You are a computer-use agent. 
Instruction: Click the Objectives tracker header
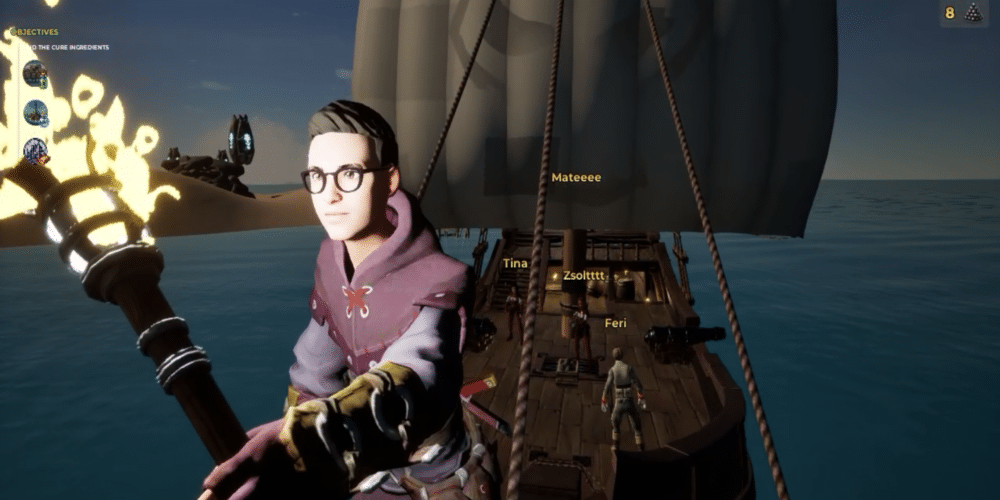[x=35, y=32]
